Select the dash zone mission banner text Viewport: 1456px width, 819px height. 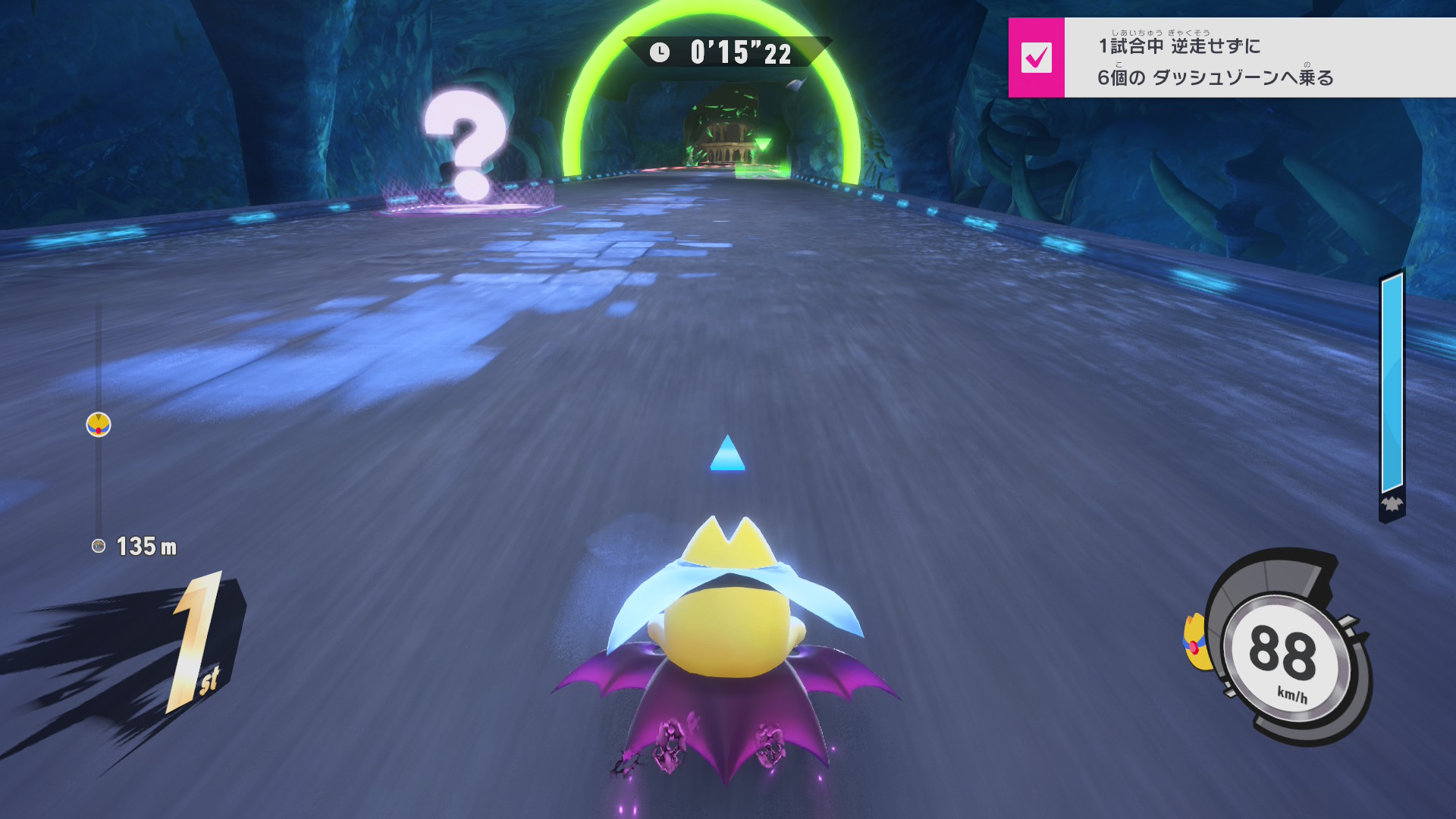point(1216,61)
